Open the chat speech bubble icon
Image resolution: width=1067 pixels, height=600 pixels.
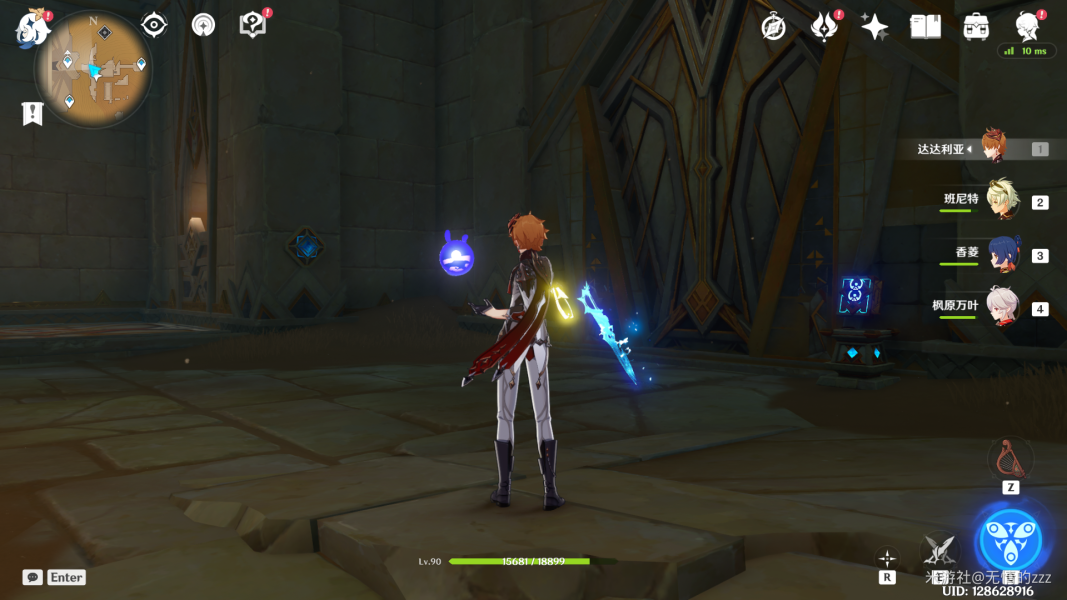[33, 577]
